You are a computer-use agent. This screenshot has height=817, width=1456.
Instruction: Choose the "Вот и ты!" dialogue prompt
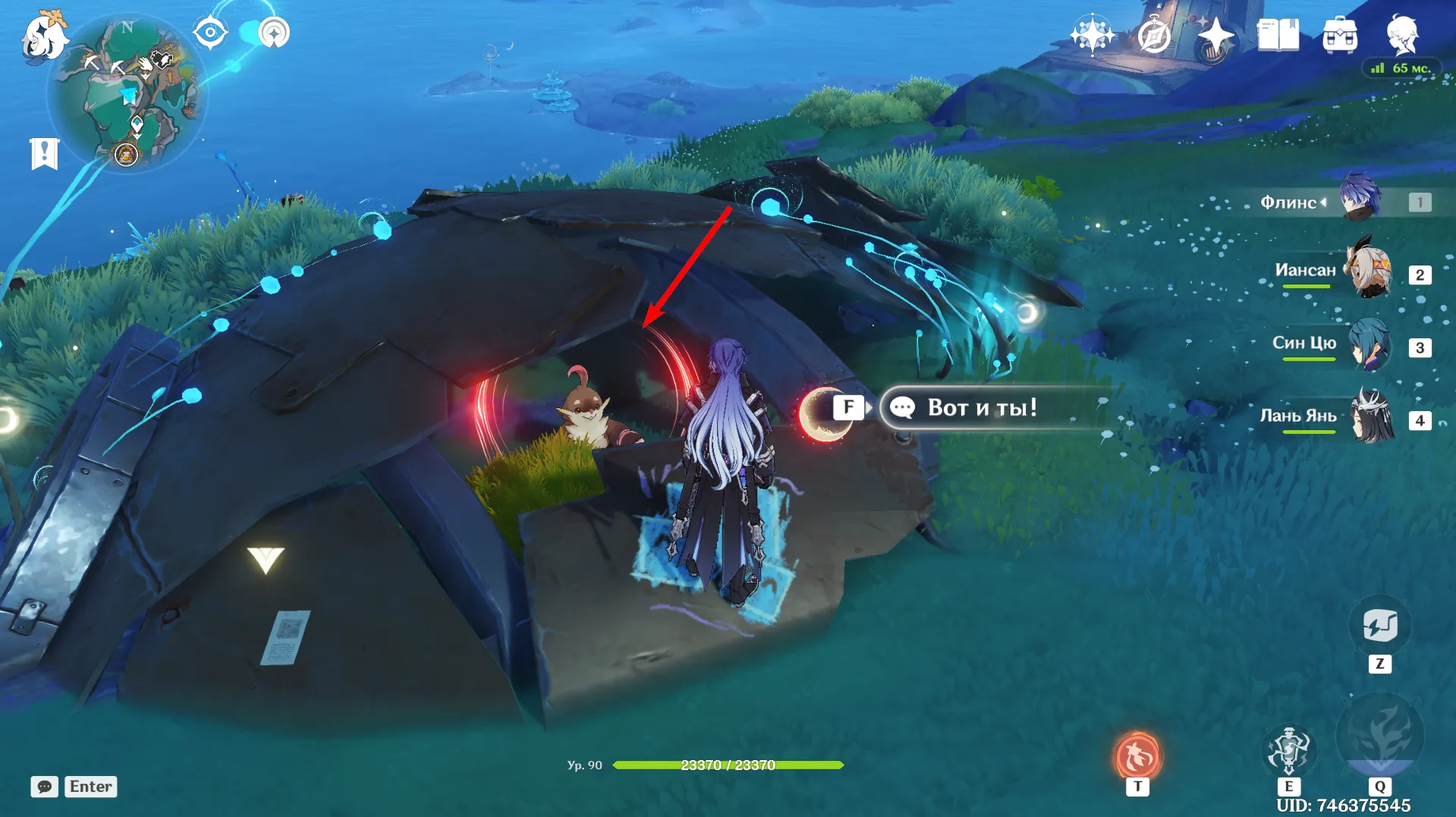(x=982, y=408)
